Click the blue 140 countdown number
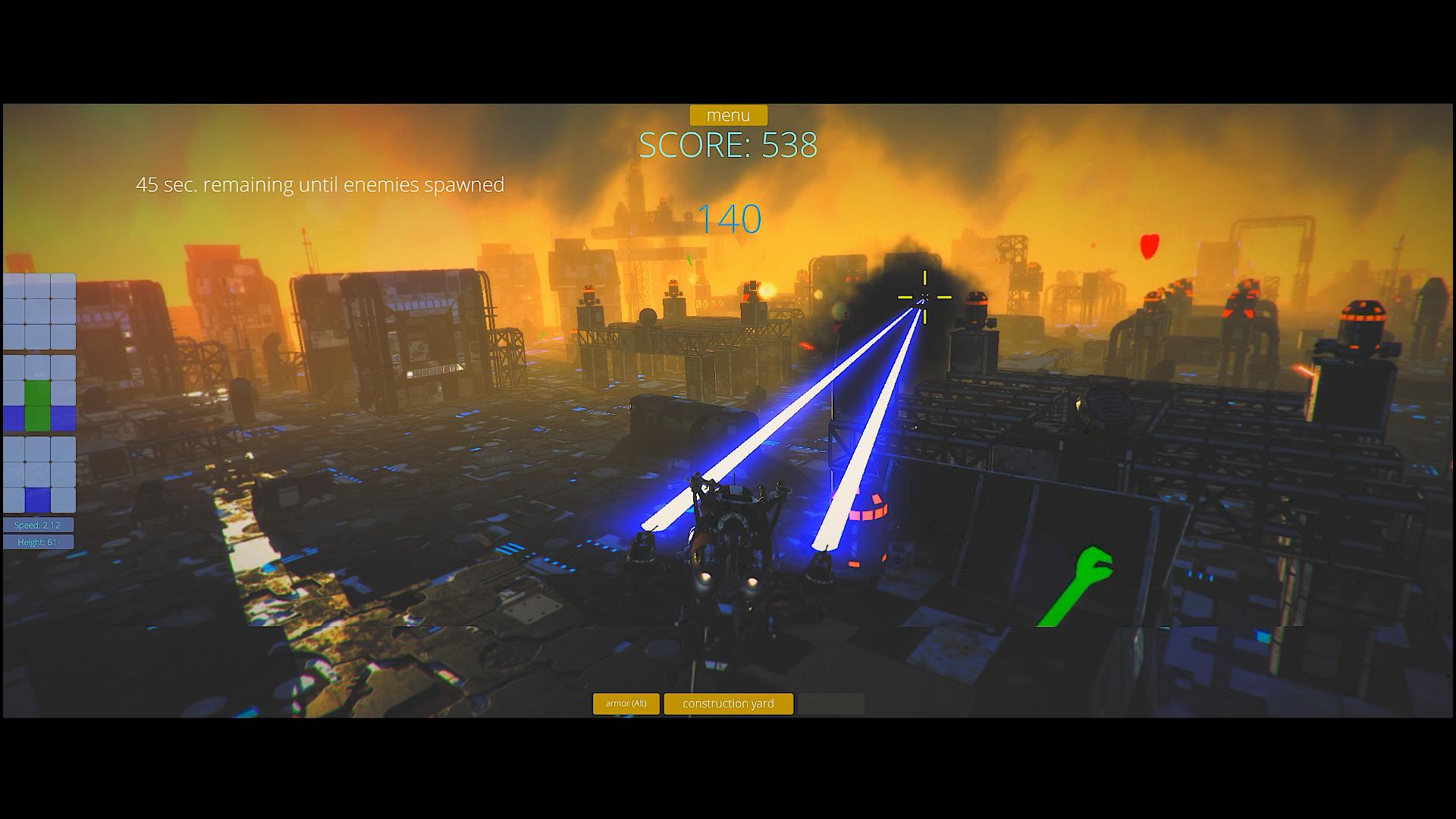Image resolution: width=1456 pixels, height=819 pixels. pos(730,219)
